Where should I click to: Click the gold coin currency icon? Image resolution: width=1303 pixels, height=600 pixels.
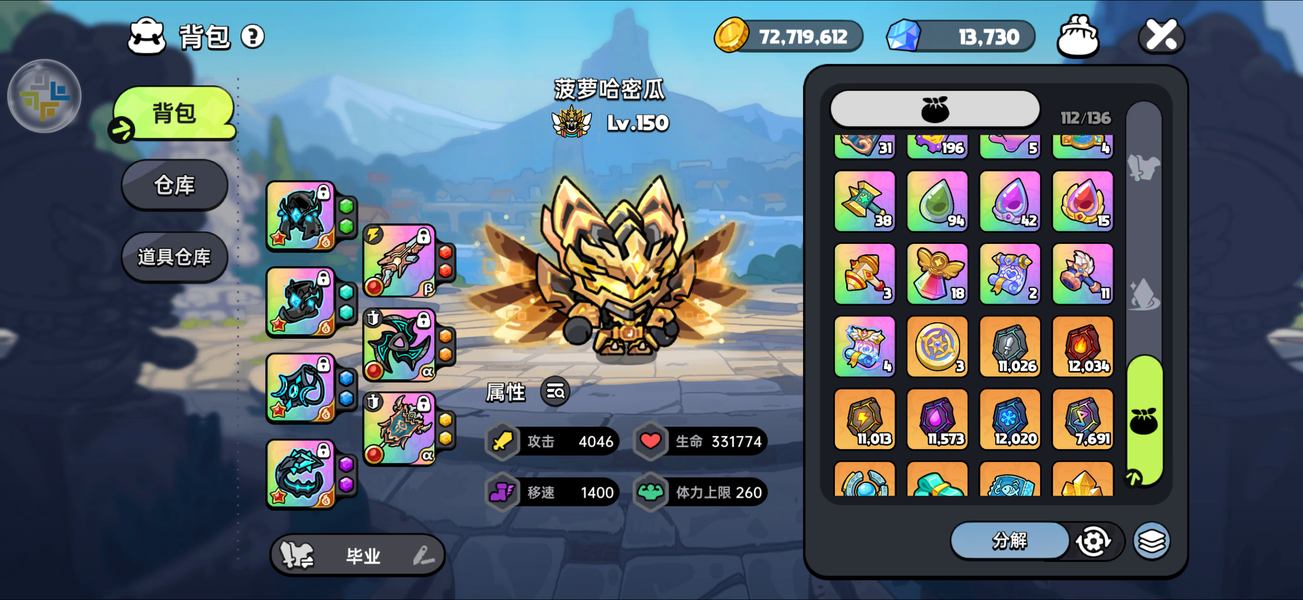(x=732, y=37)
